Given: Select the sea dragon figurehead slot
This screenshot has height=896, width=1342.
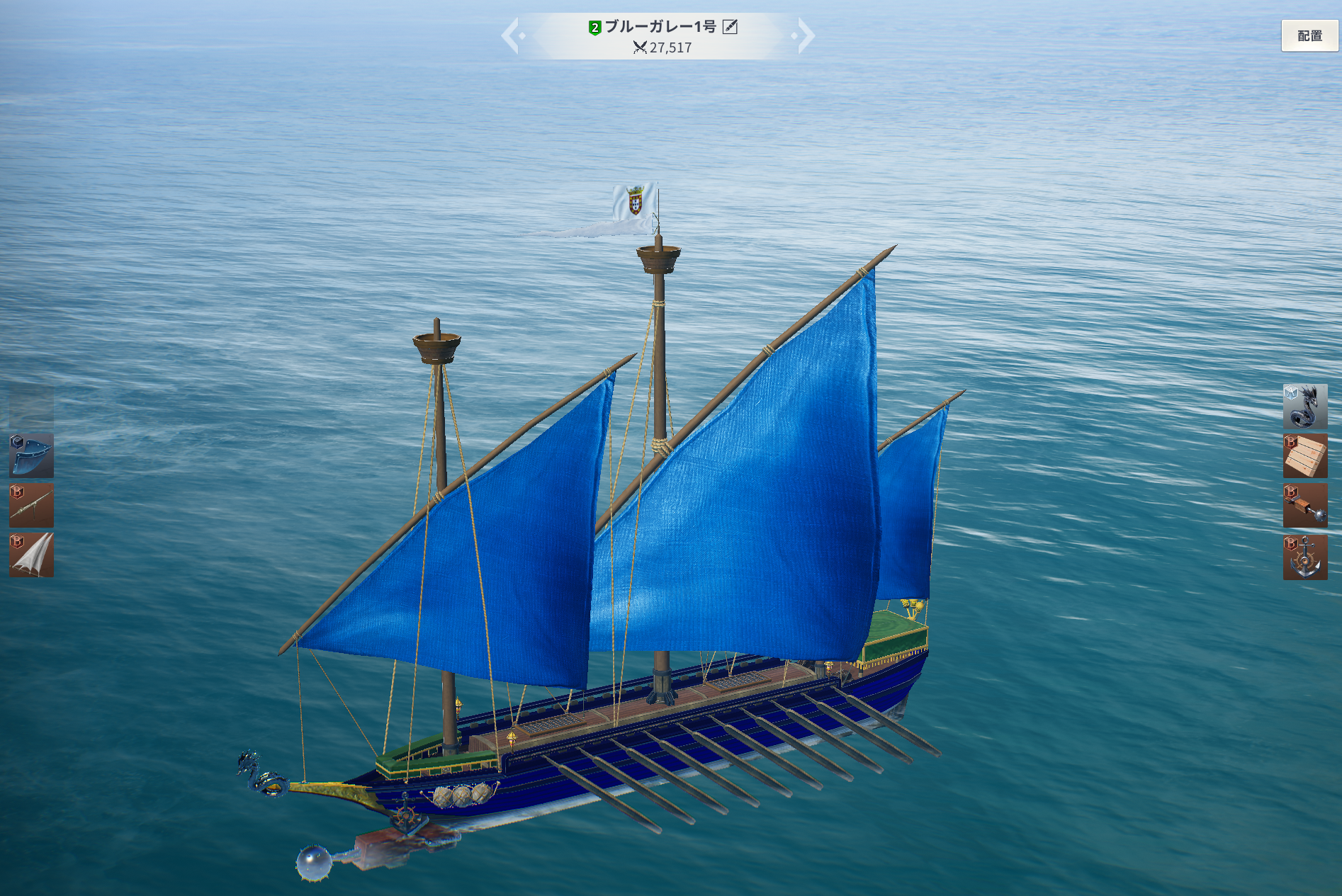Looking at the screenshot, I should coord(1304,406).
